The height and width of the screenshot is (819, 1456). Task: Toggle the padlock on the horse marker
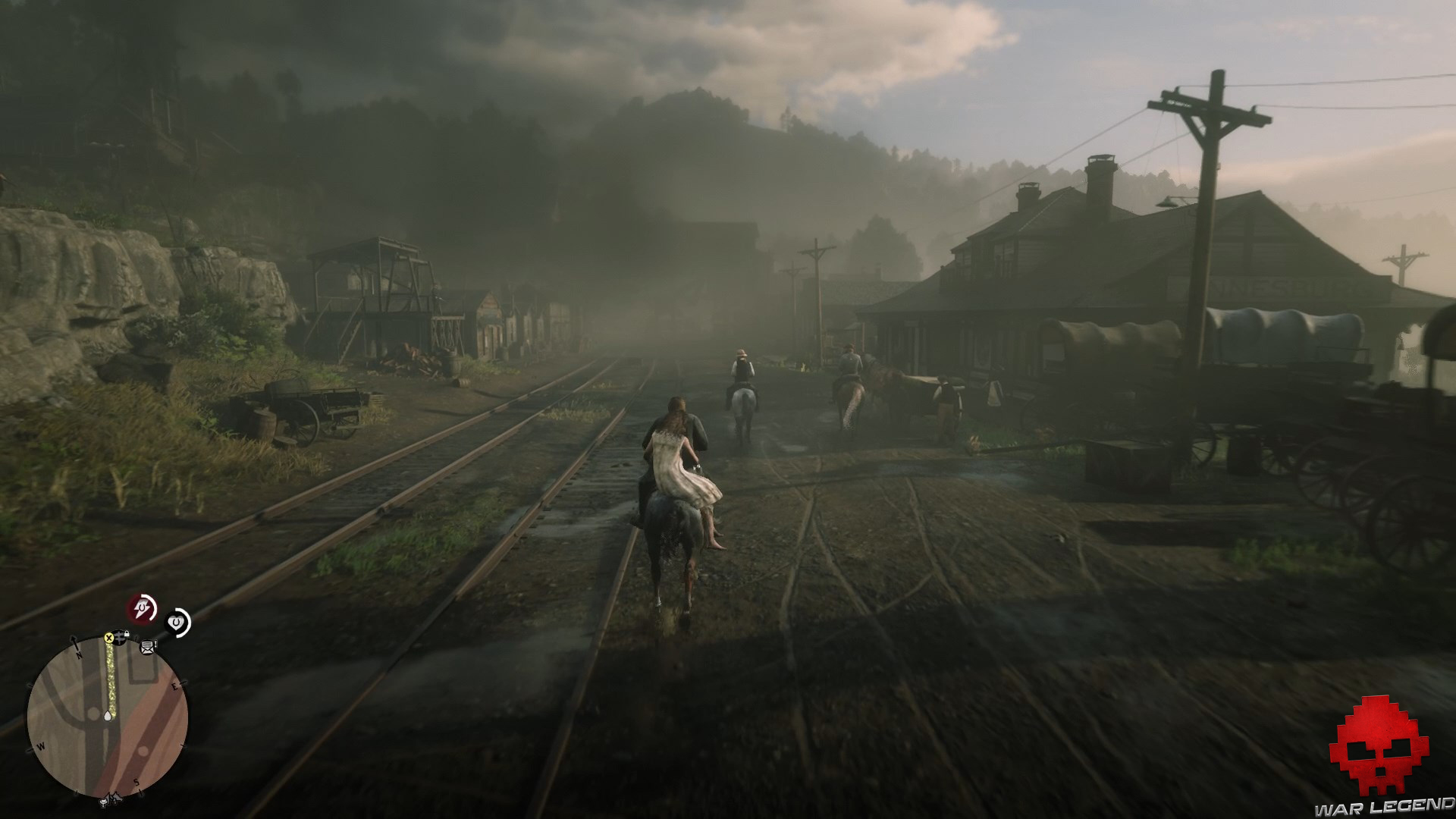pos(127,632)
